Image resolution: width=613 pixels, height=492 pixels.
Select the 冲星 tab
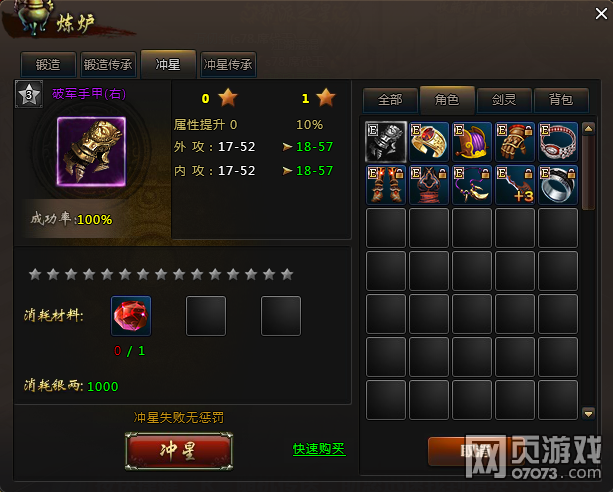point(168,65)
